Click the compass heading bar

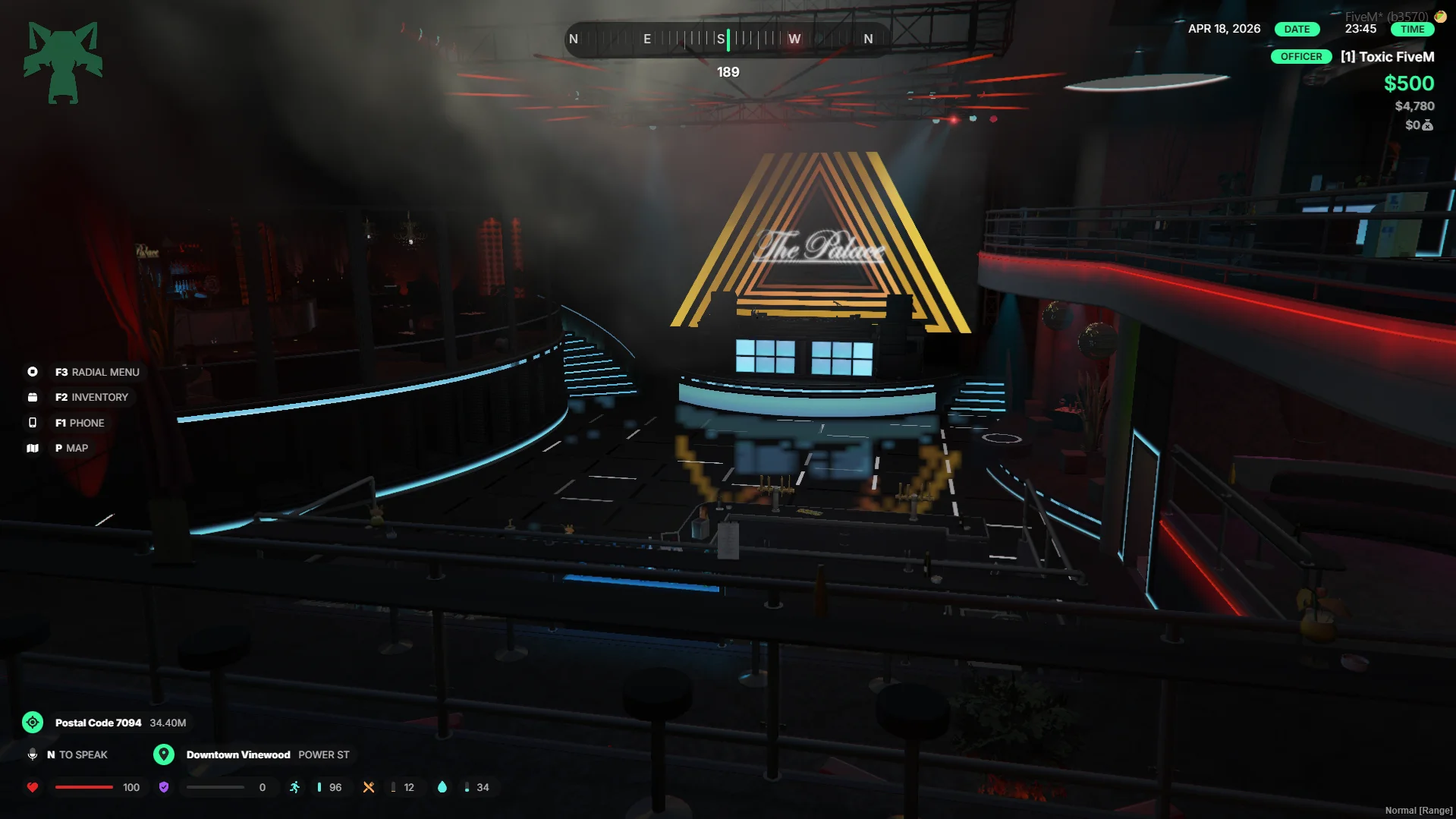coord(727,39)
